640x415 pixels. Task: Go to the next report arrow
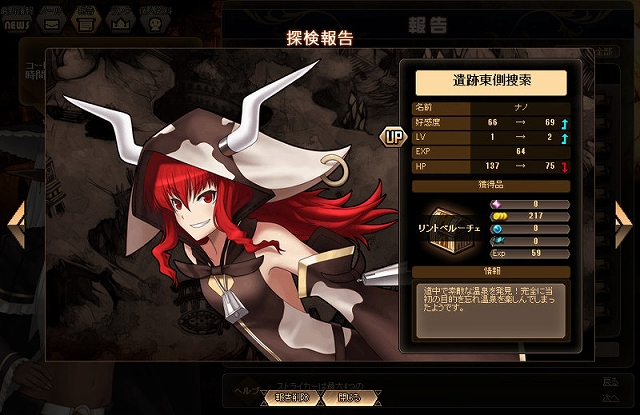pyautogui.click(x=624, y=224)
